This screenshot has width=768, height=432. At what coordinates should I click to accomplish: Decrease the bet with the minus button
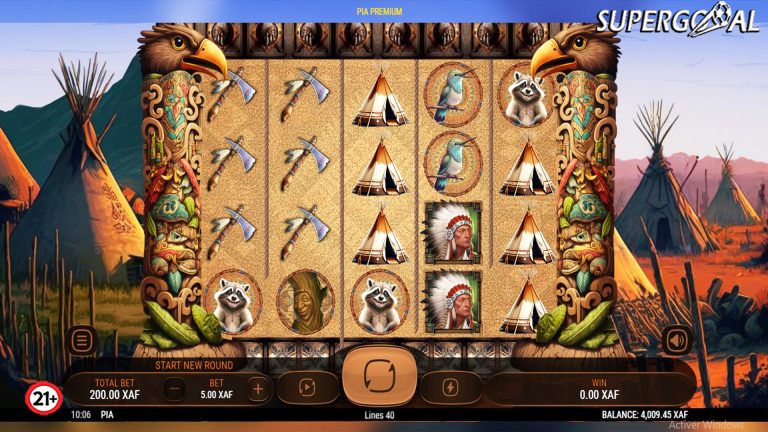point(174,388)
